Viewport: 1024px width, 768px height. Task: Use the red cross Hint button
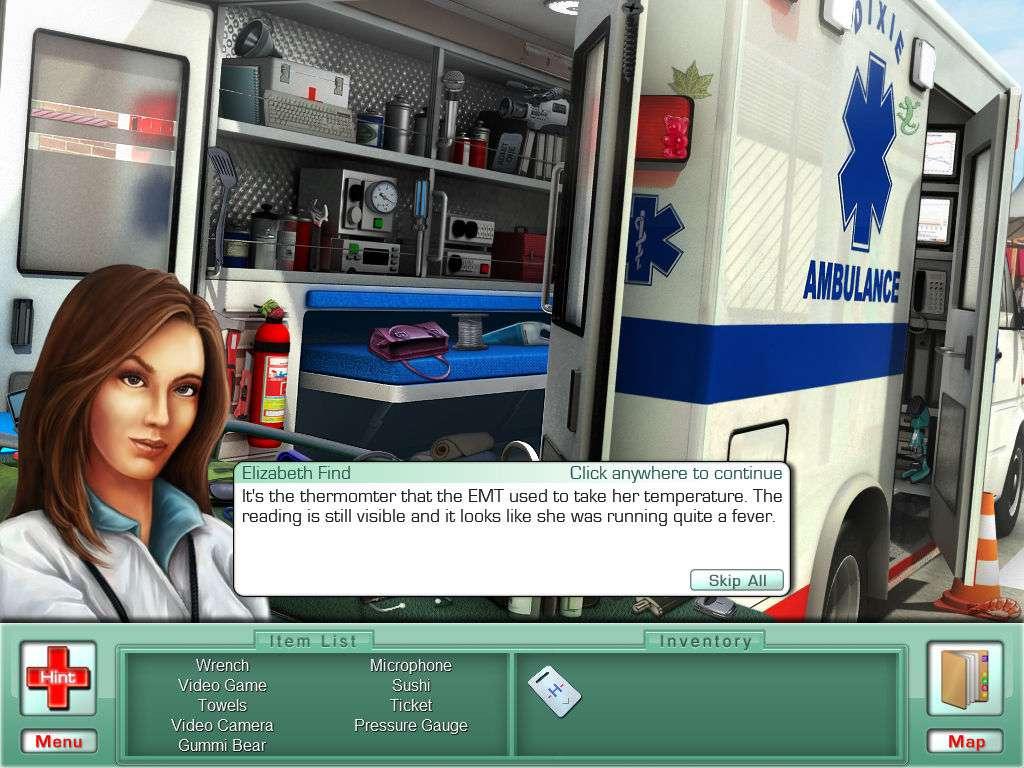(x=58, y=677)
